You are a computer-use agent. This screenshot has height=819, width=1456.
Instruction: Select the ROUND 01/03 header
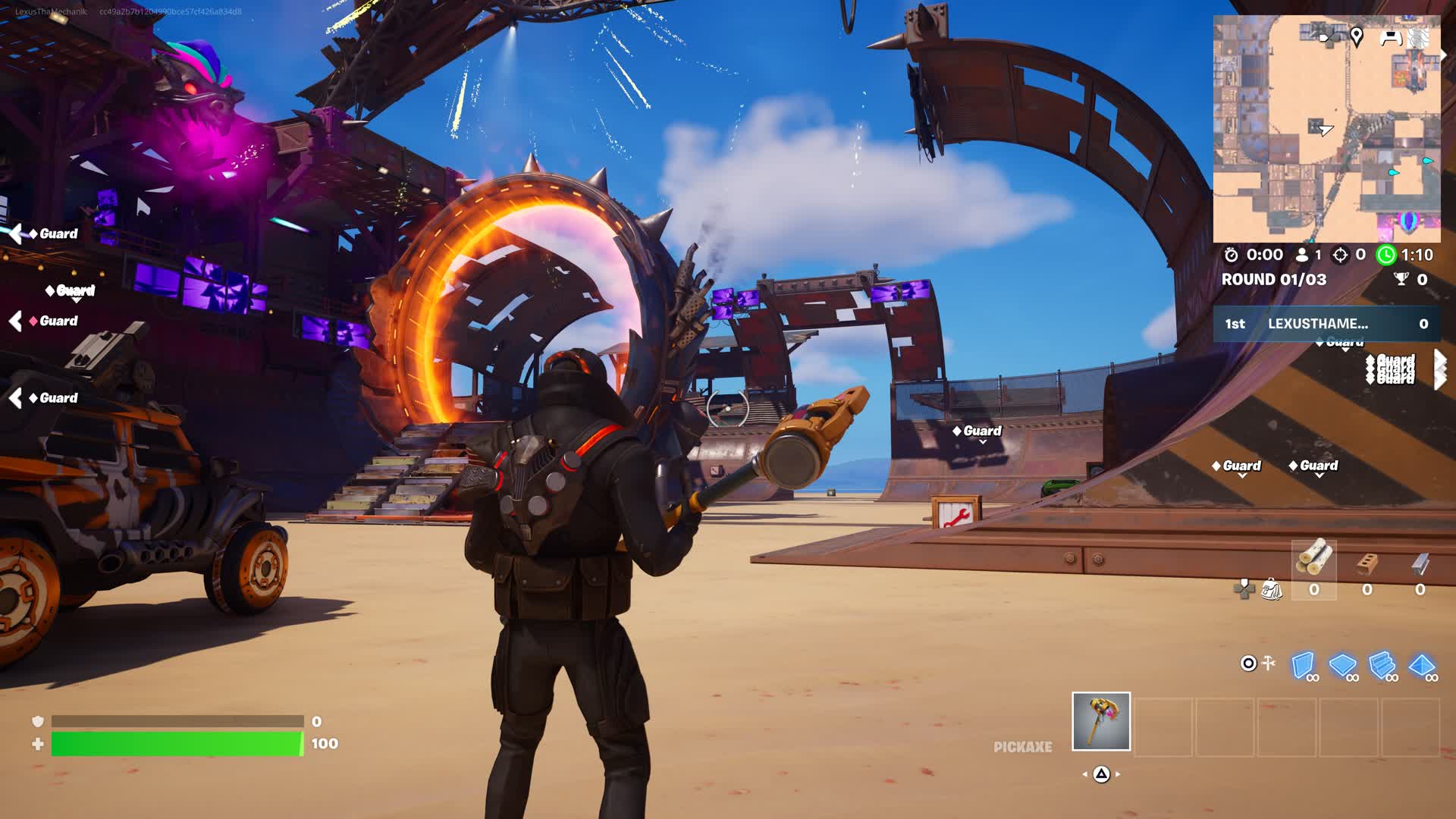1274,279
